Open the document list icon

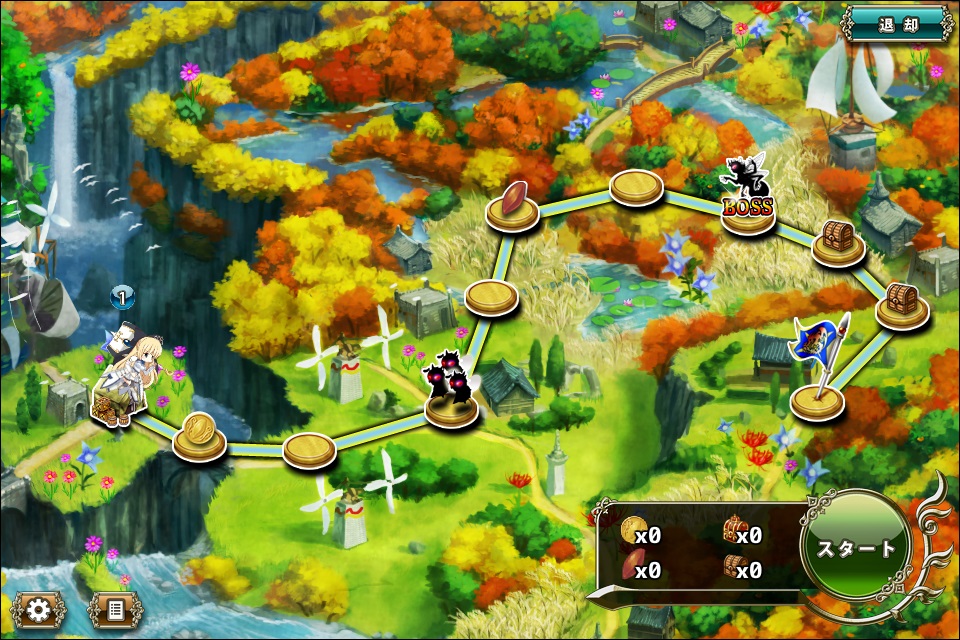[x=115, y=609]
